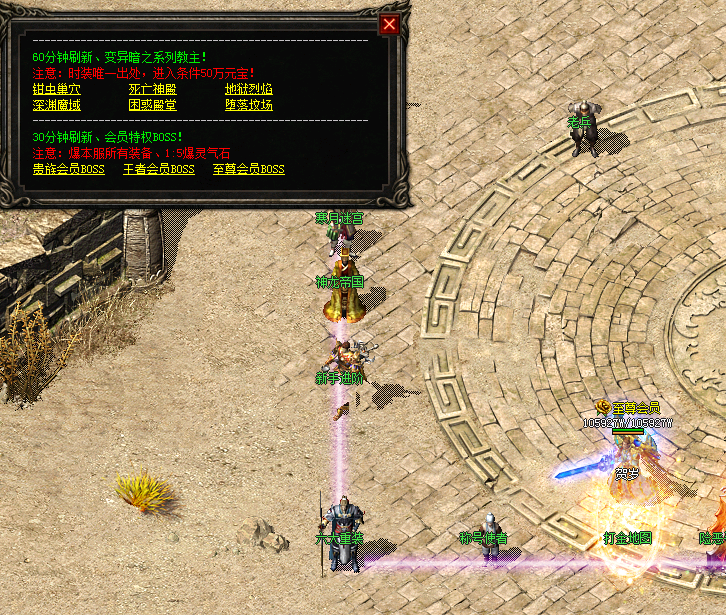Image resolution: width=726 pixels, height=615 pixels.
Task: Select the 贵族会员BOSS option
Action: tap(68, 169)
